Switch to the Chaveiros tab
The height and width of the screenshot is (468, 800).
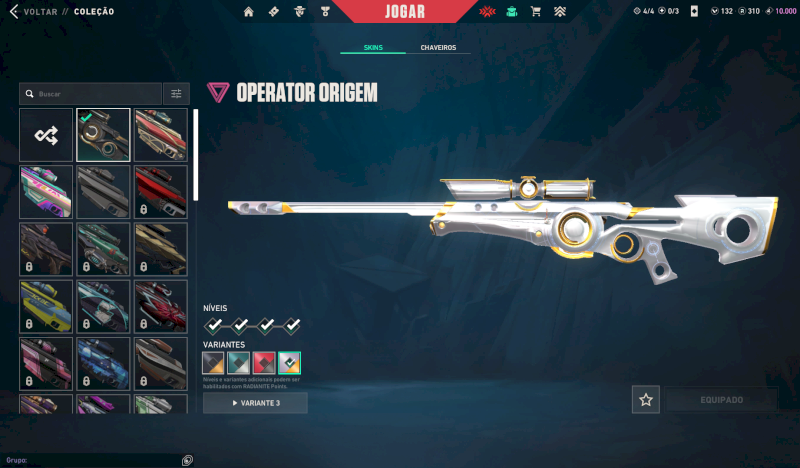[x=438, y=47]
